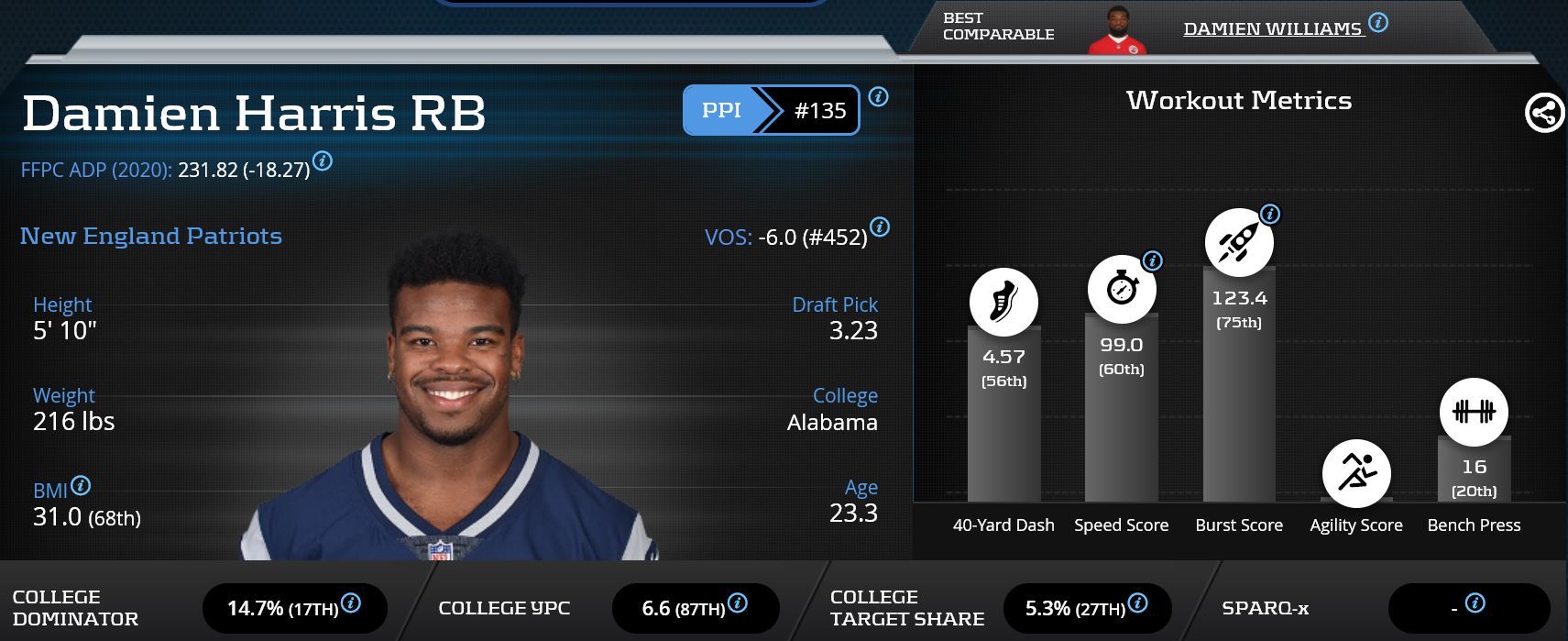Select the Damien Williams player thumbnail
1568x641 pixels.
(x=1116, y=31)
